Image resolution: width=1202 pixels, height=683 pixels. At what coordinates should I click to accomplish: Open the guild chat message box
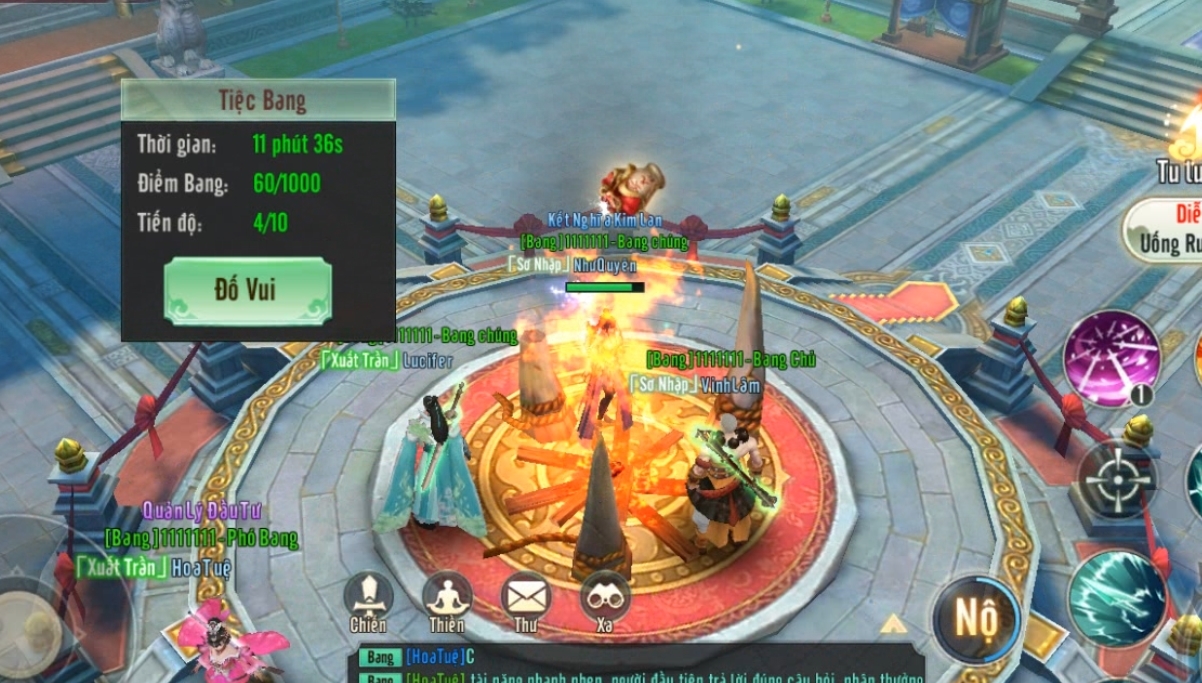click(x=640, y=666)
